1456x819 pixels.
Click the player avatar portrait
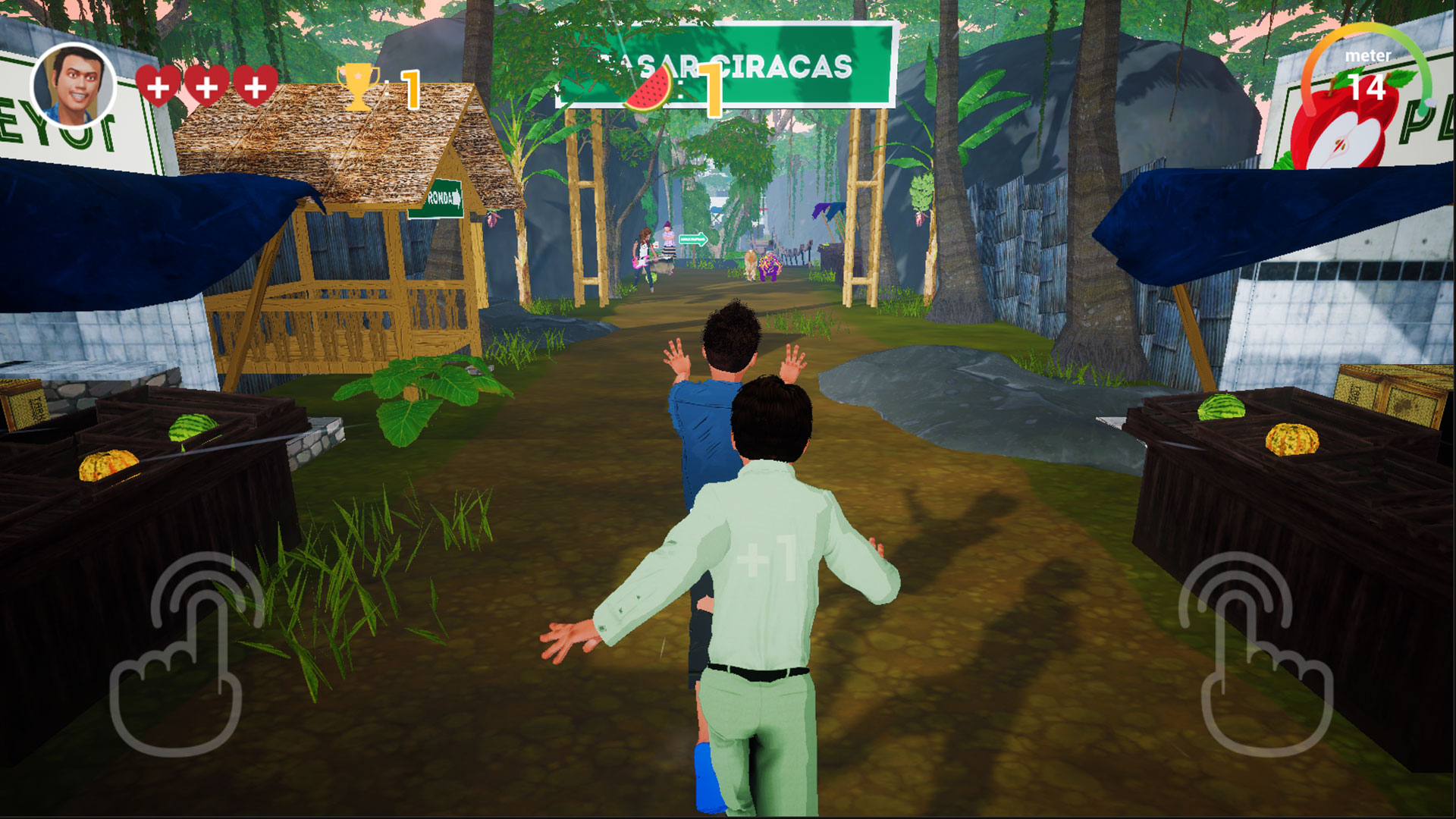[74, 85]
